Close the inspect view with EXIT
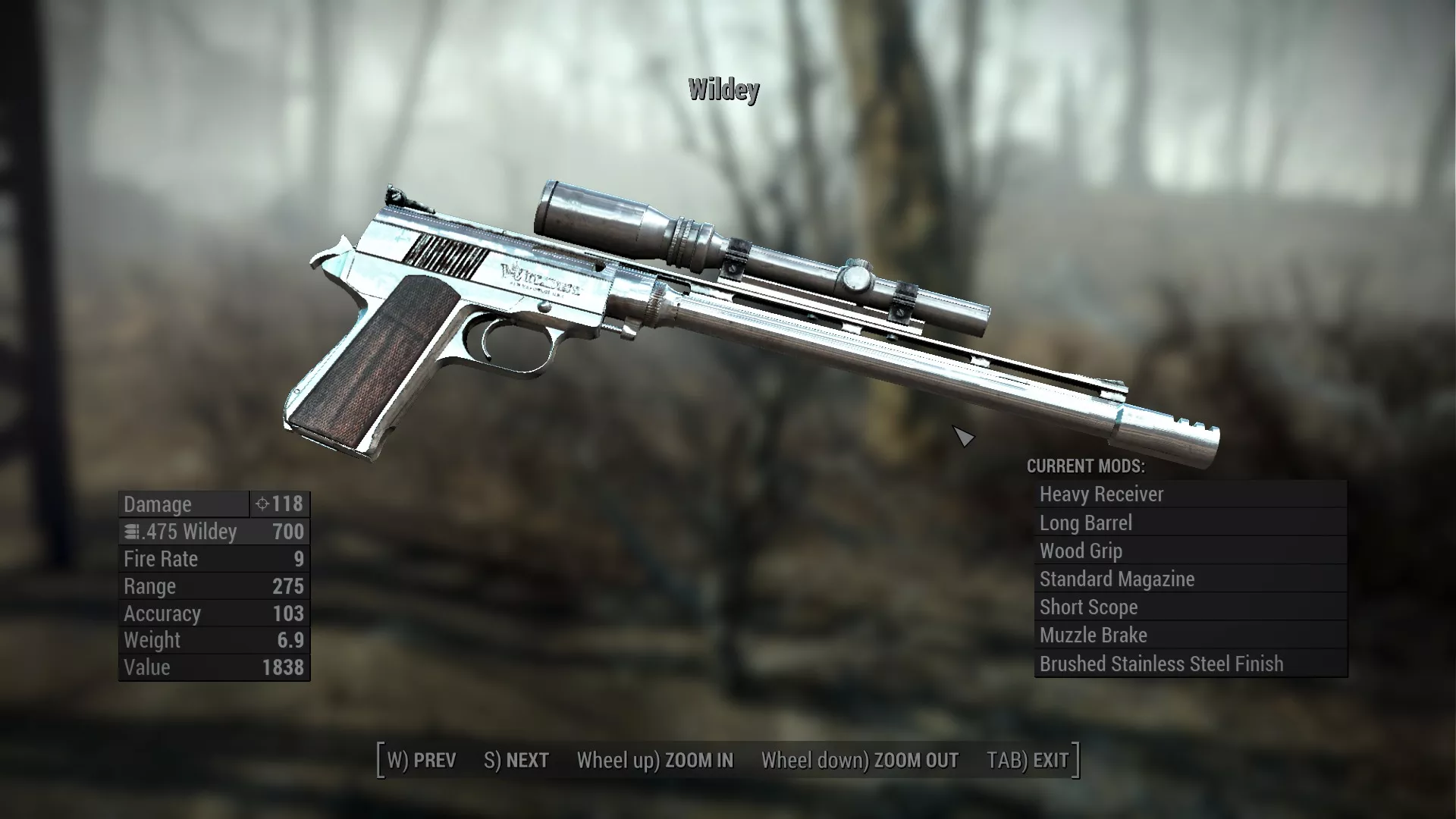The width and height of the screenshot is (1456, 819). click(1028, 760)
